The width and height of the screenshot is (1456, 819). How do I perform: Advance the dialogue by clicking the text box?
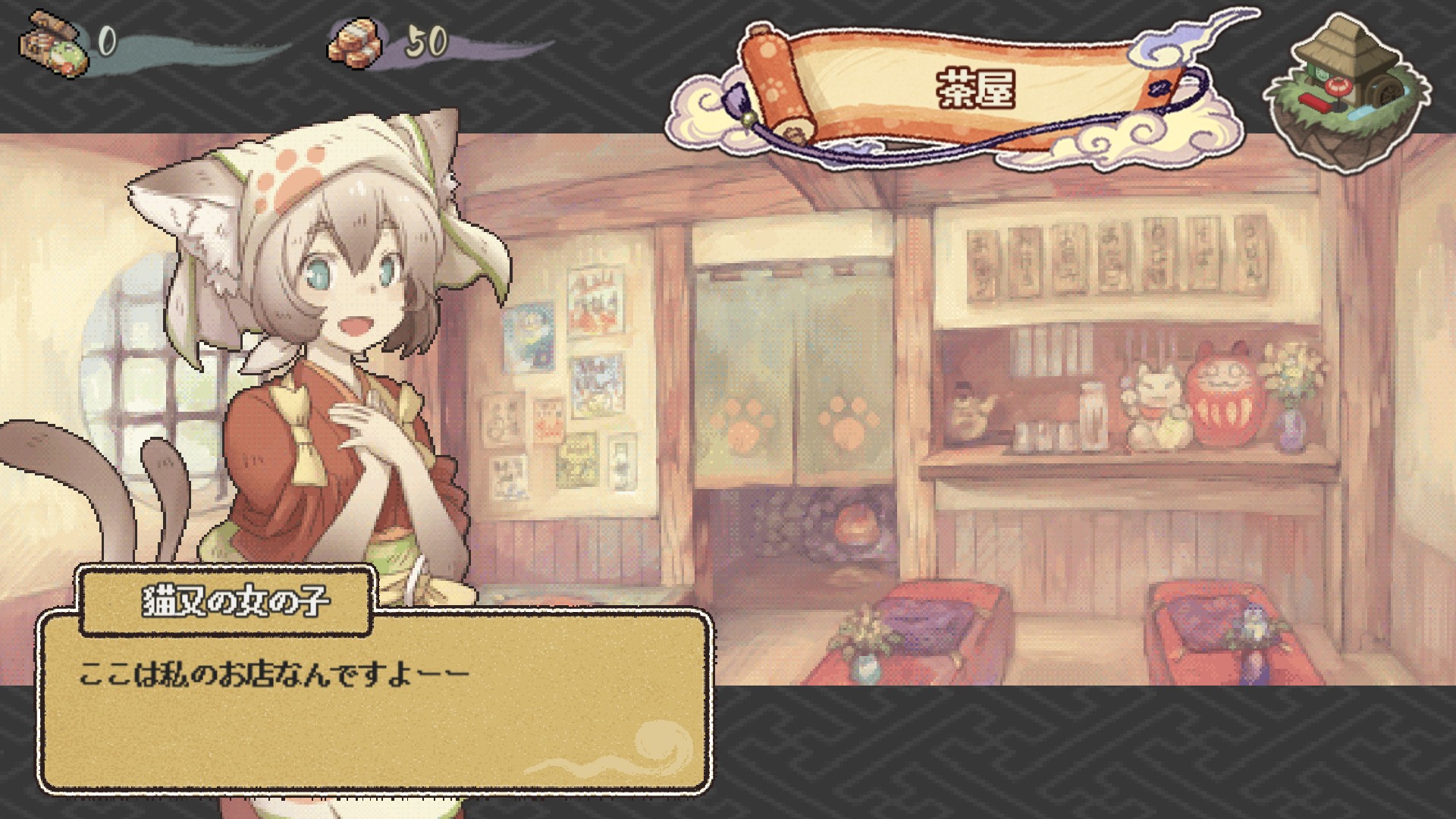(375, 701)
